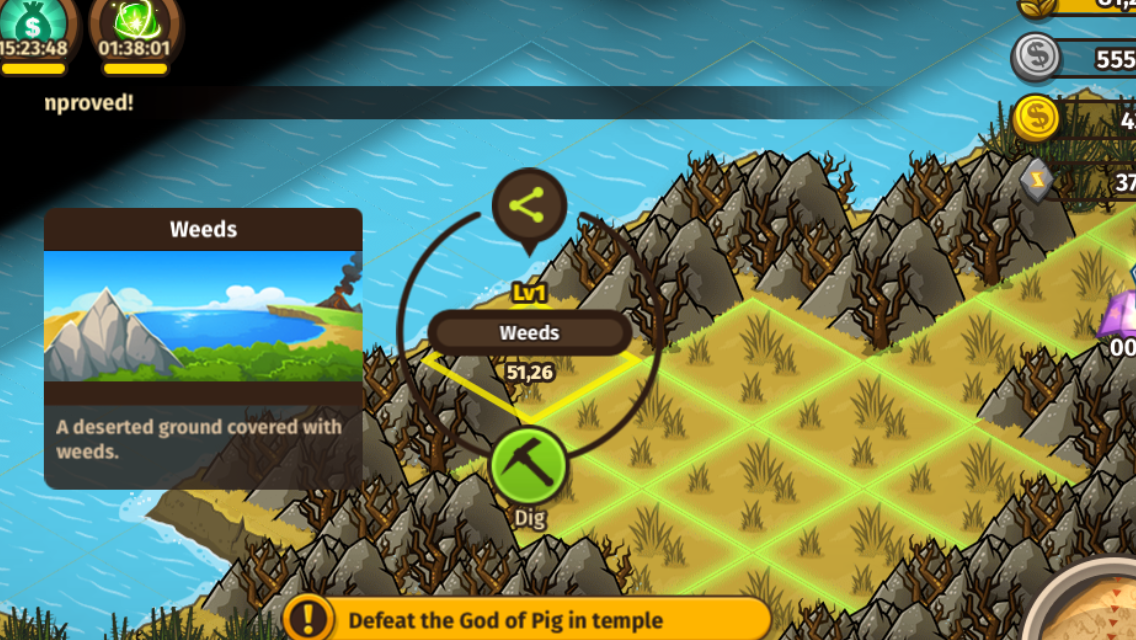Viewport: 1136px width, 640px height.
Task: Share the Weeds tile coordinates
Action: click(x=529, y=206)
